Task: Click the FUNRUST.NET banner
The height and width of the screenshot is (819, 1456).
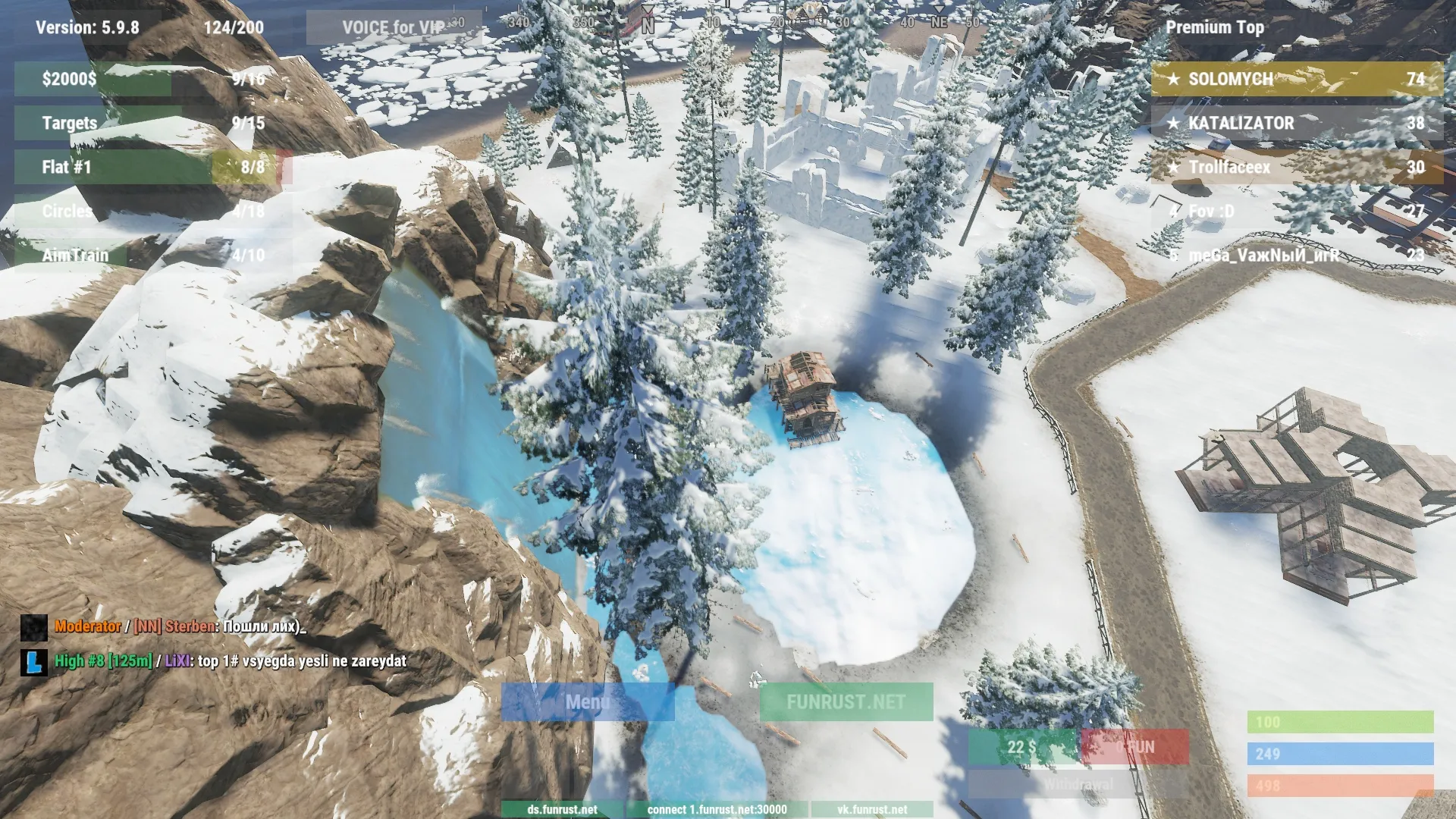Action: point(844,703)
